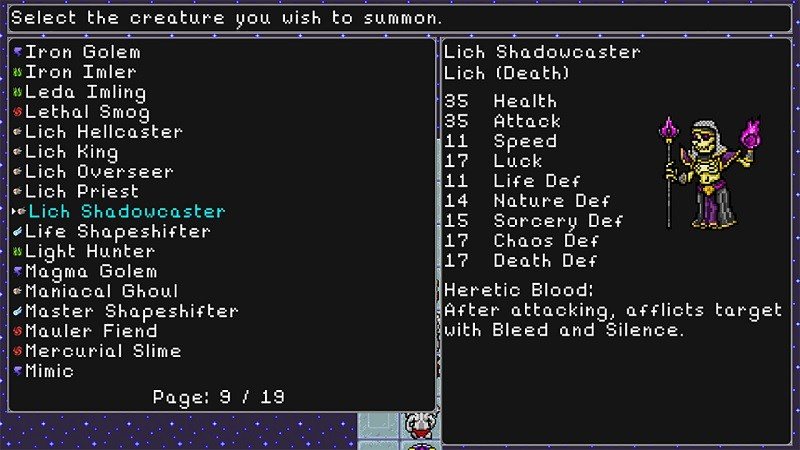The image size is (800, 450).
Task: Choose Master Shapeshifter creature
Action: [132, 312]
